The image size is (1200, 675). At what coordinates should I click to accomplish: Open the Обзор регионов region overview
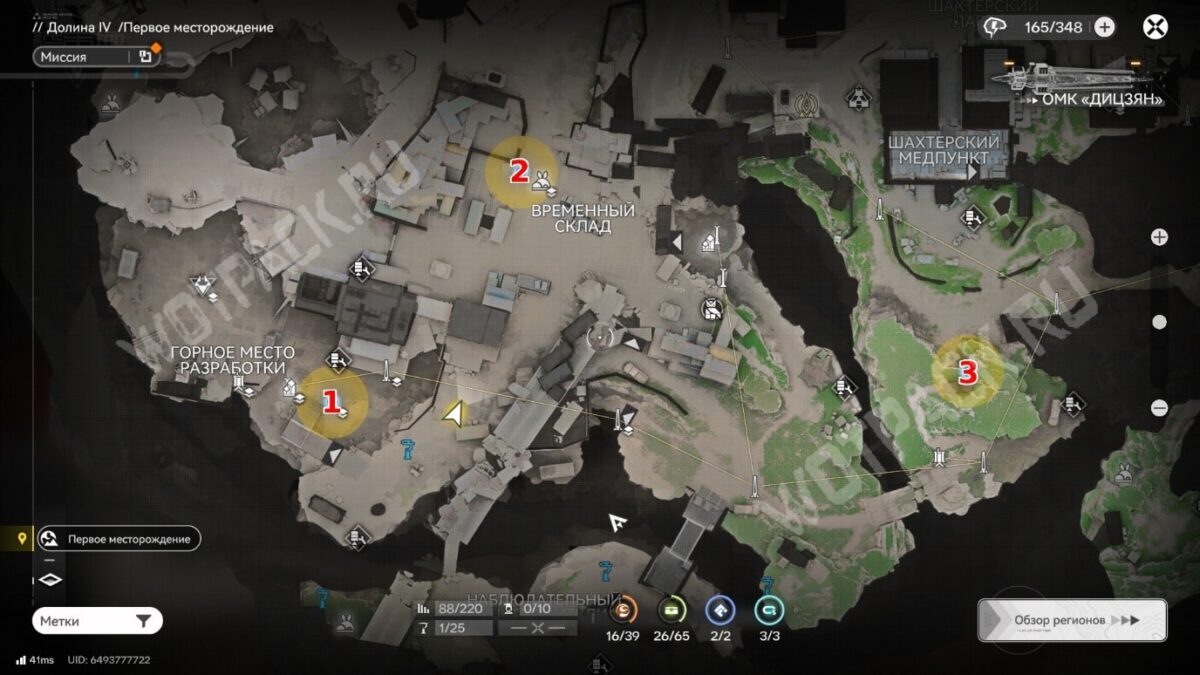(x=1072, y=620)
